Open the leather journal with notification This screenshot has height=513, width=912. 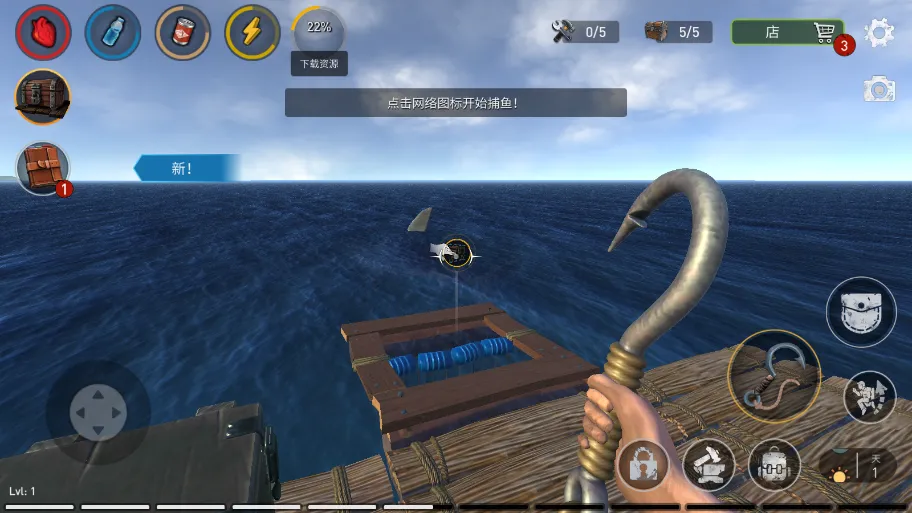pyautogui.click(x=43, y=168)
